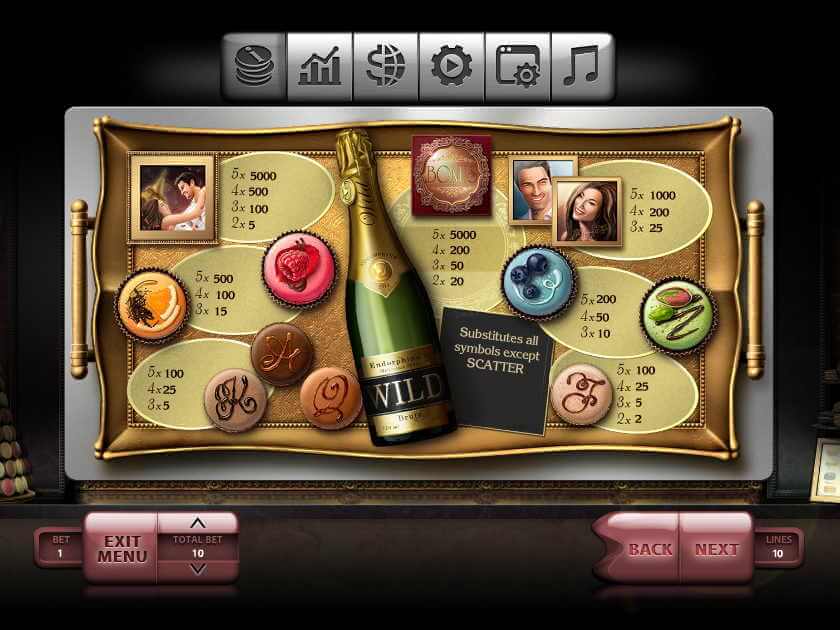Go to the BACK paytable page

point(648,549)
